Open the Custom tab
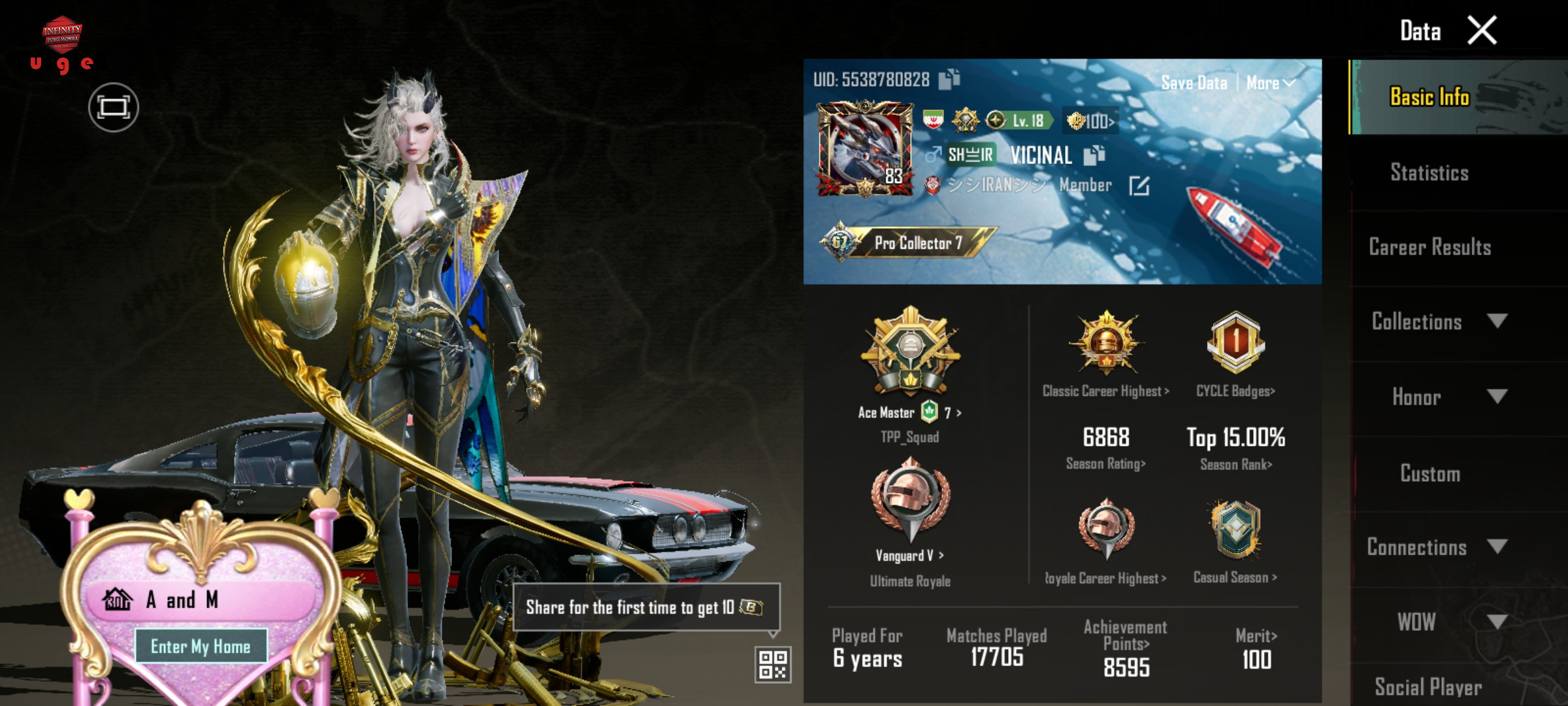This screenshot has height=706, width=1568. [x=1429, y=473]
